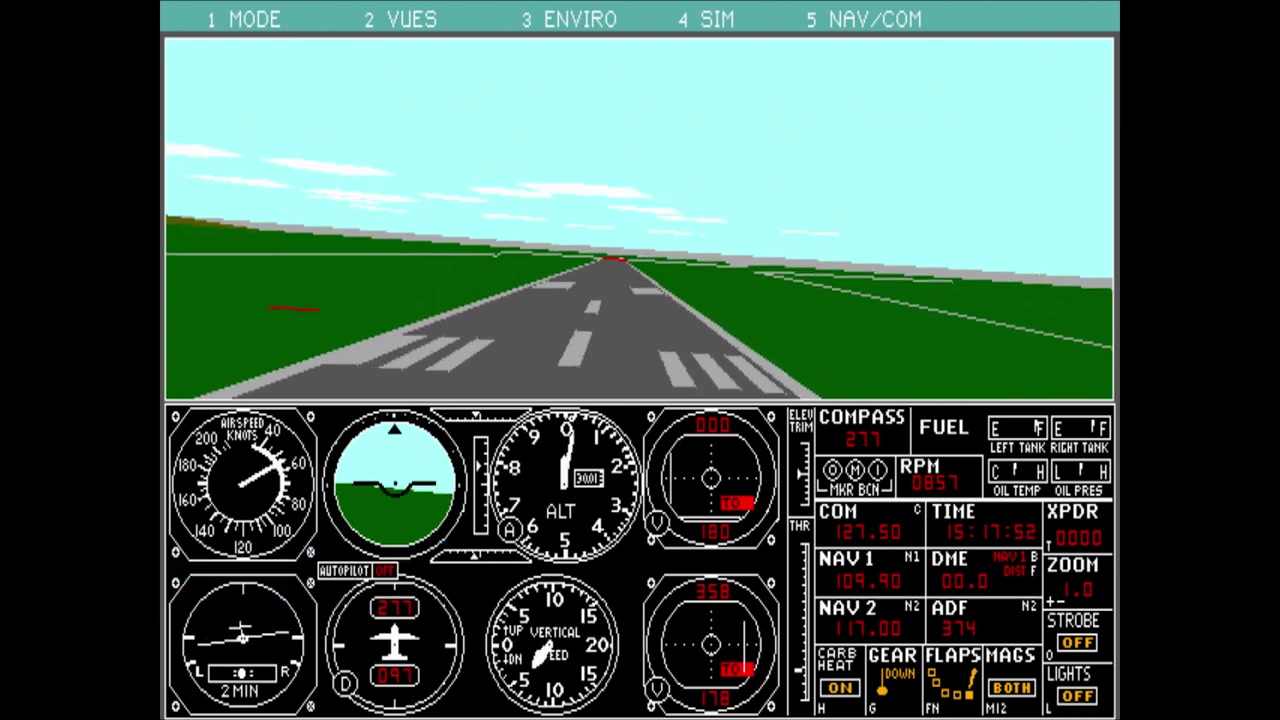The height and width of the screenshot is (720, 1280).
Task: Open the 2 VUES menu
Action: [x=400, y=19]
